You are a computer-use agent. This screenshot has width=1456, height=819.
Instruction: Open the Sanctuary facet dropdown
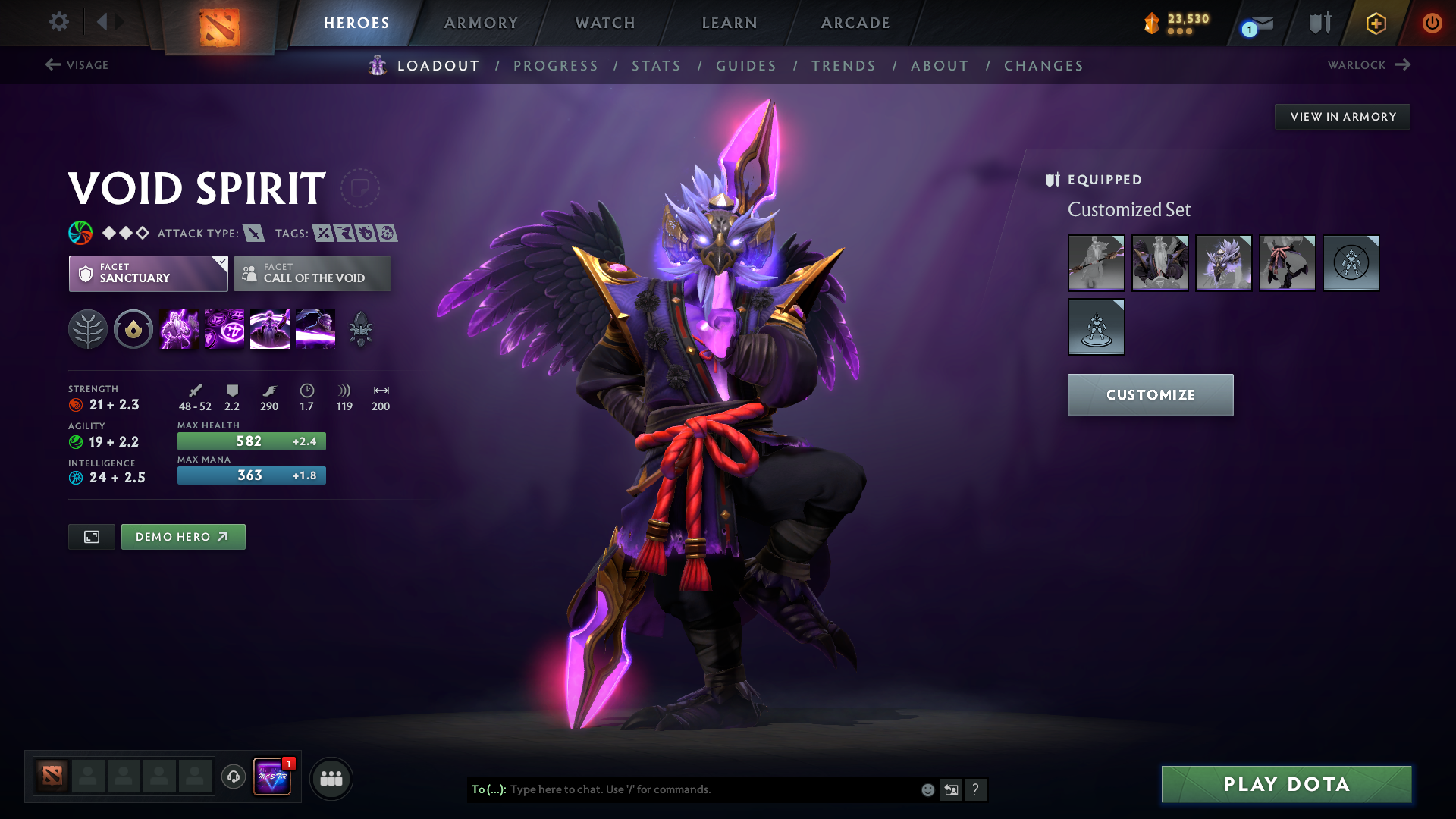221,262
